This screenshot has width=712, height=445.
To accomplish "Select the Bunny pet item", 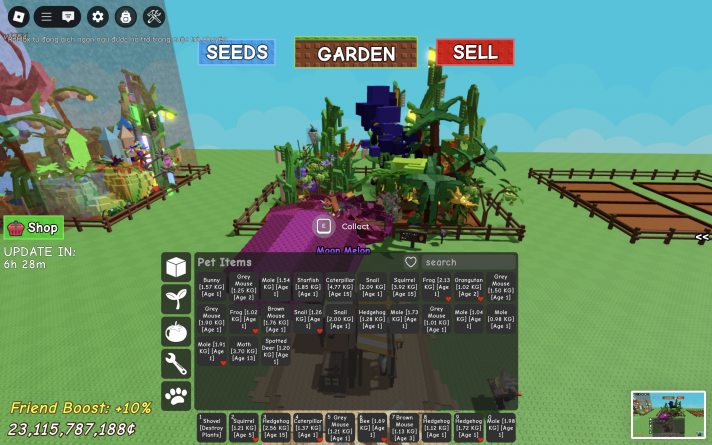I will (x=211, y=289).
